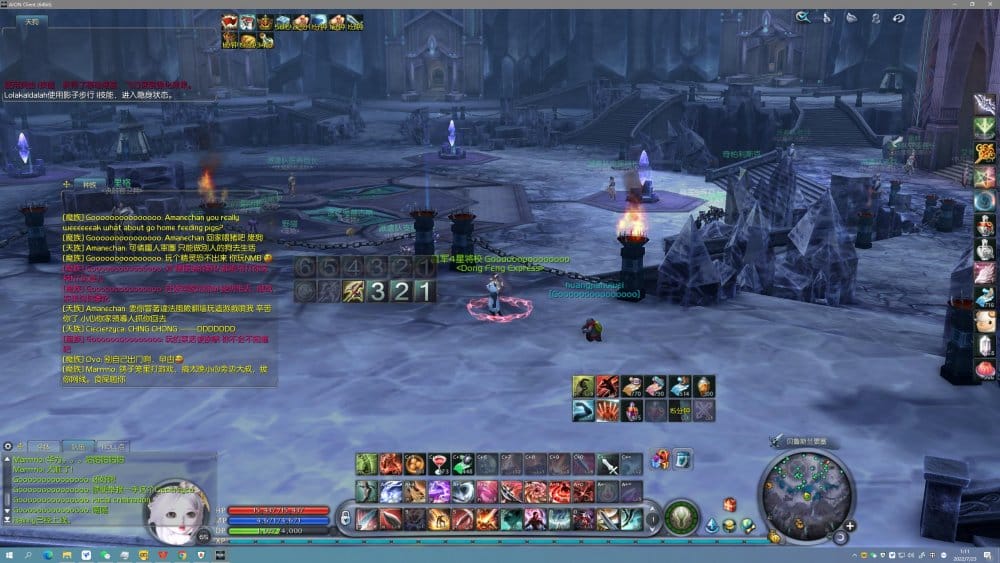The height and width of the screenshot is (563, 1000).
Task: Click the curved arrow icon in the top toolbar
Action: tap(898, 17)
